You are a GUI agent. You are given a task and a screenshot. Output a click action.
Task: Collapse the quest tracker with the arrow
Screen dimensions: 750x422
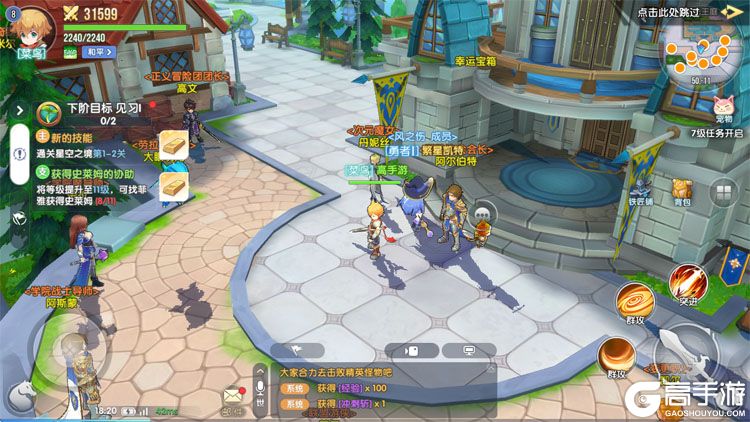[x=19, y=109]
